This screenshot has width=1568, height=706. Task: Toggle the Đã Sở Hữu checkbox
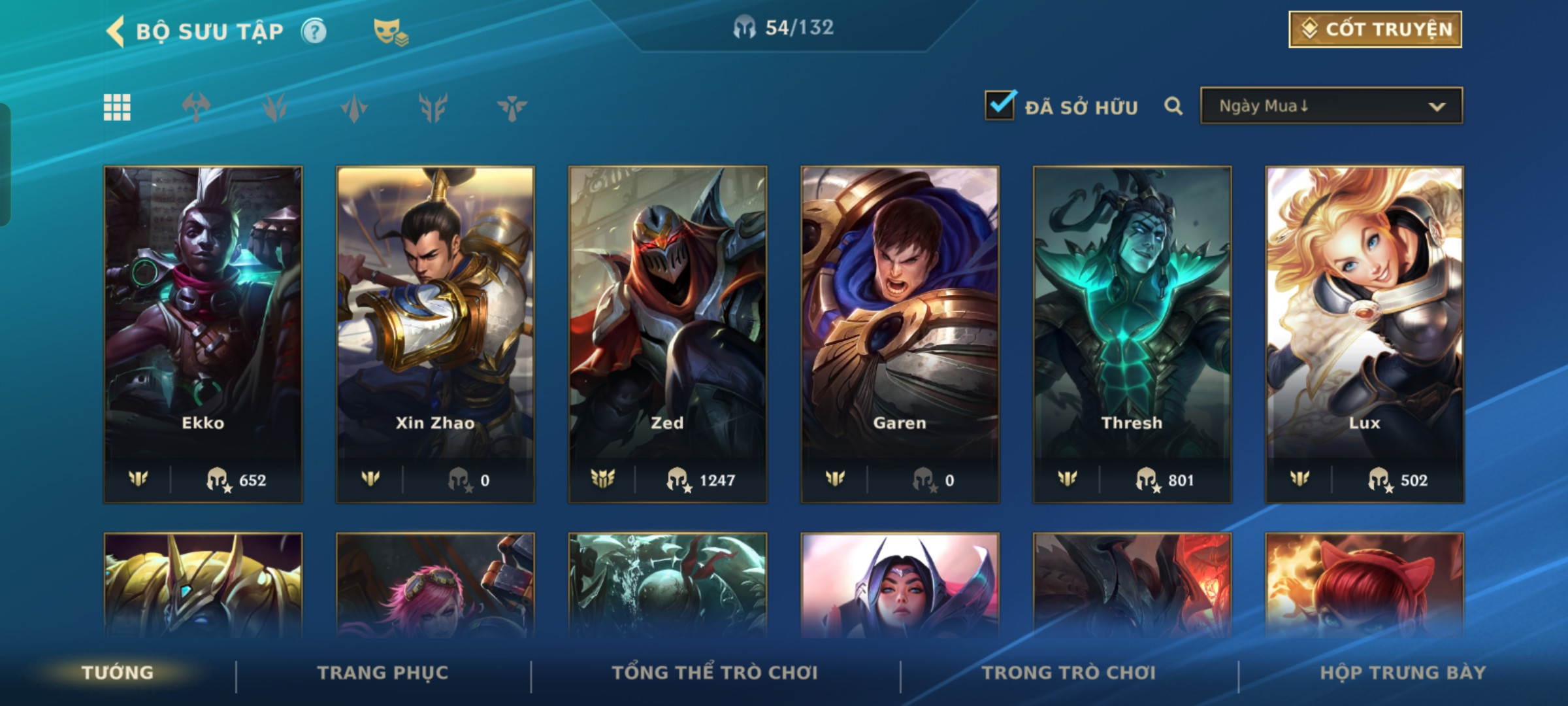[1000, 105]
